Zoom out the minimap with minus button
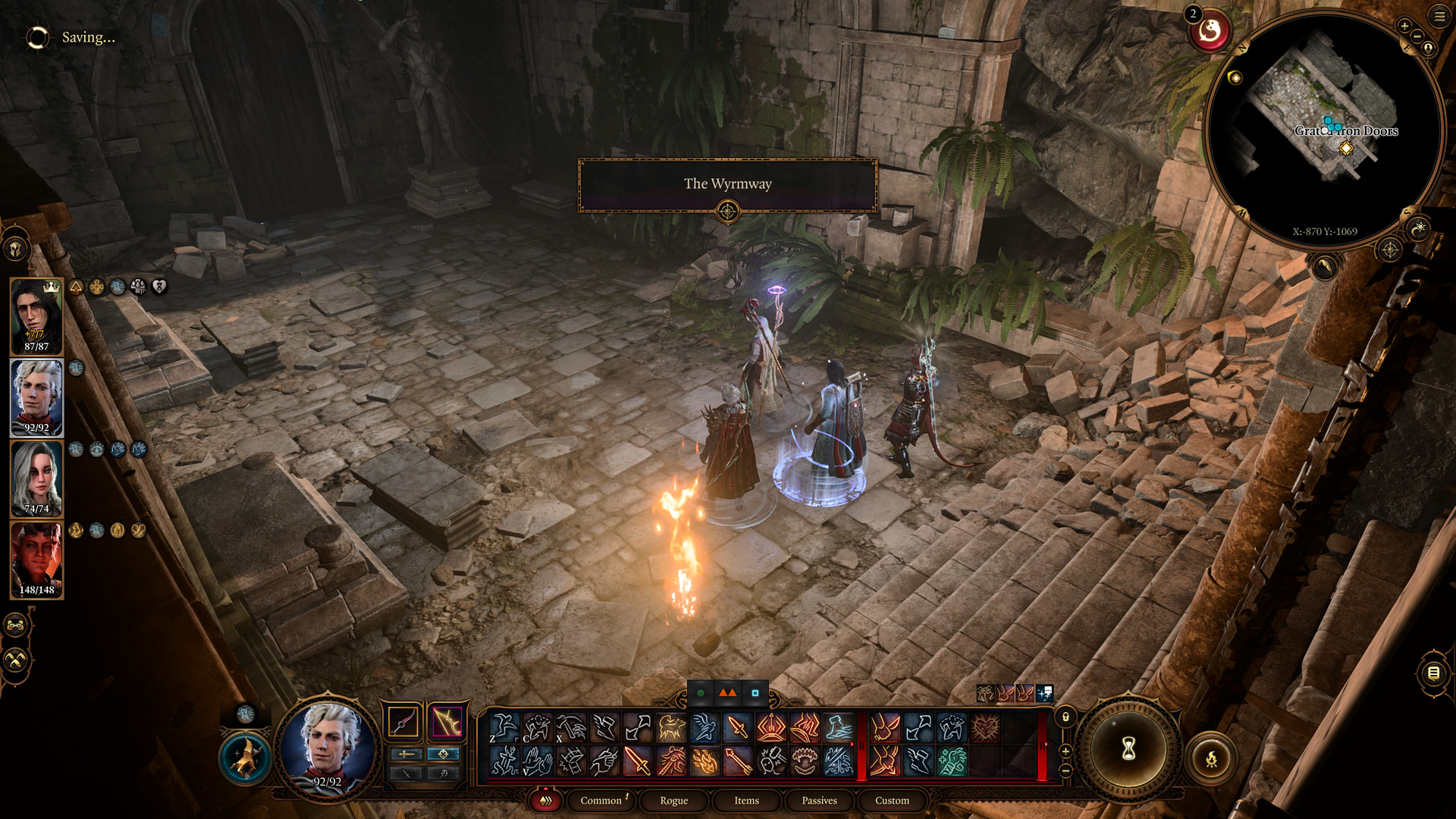This screenshot has height=819, width=1456. [x=1417, y=36]
